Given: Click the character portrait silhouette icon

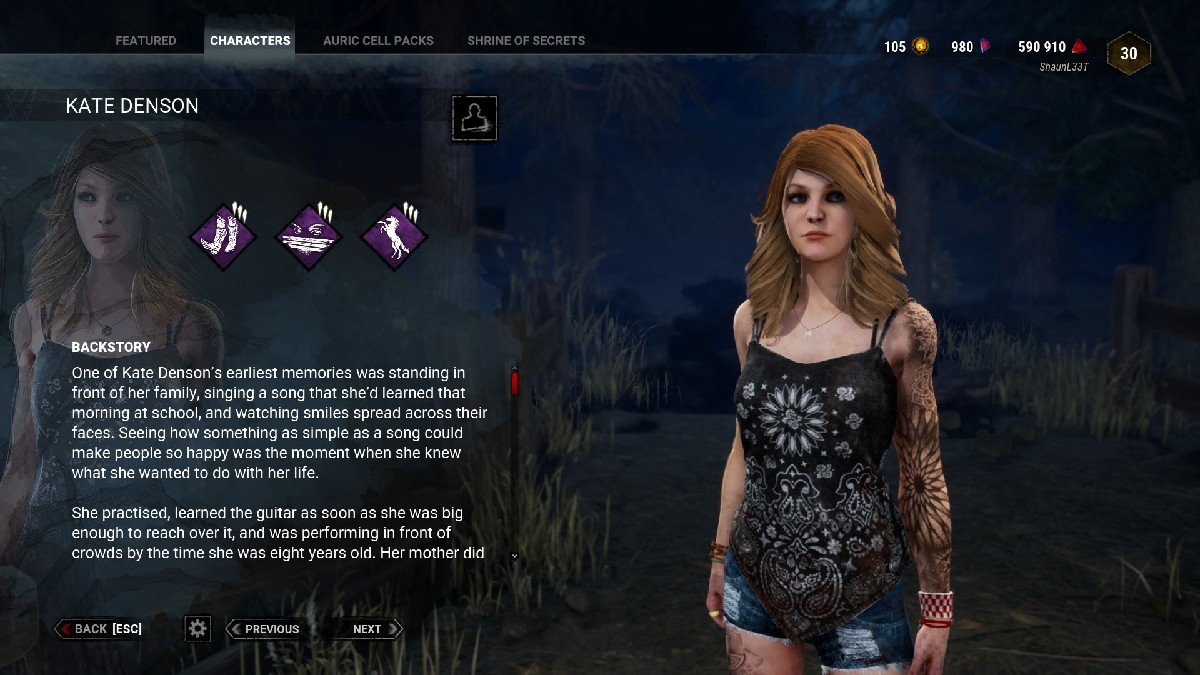Looking at the screenshot, I should pos(474,119).
